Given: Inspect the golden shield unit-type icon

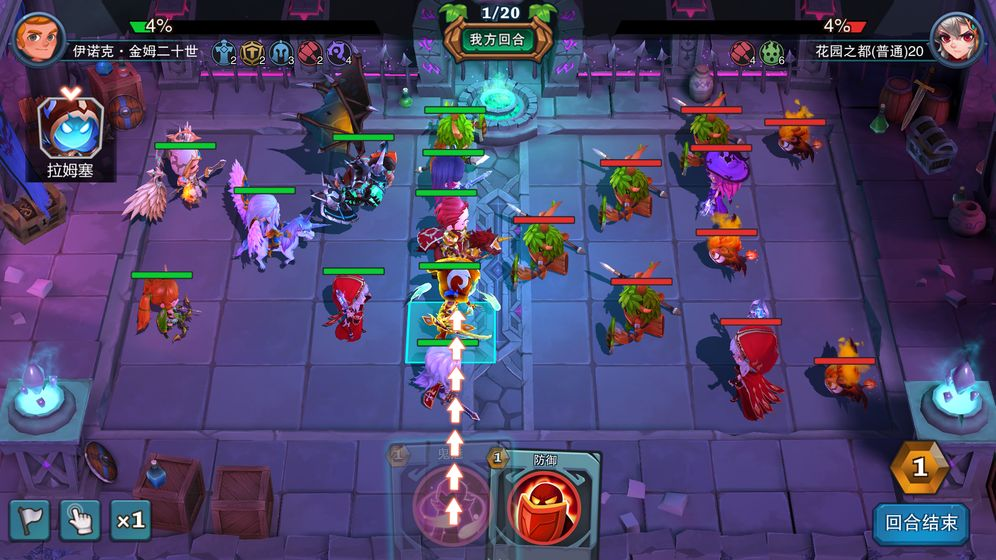Looking at the screenshot, I should (x=251, y=52).
